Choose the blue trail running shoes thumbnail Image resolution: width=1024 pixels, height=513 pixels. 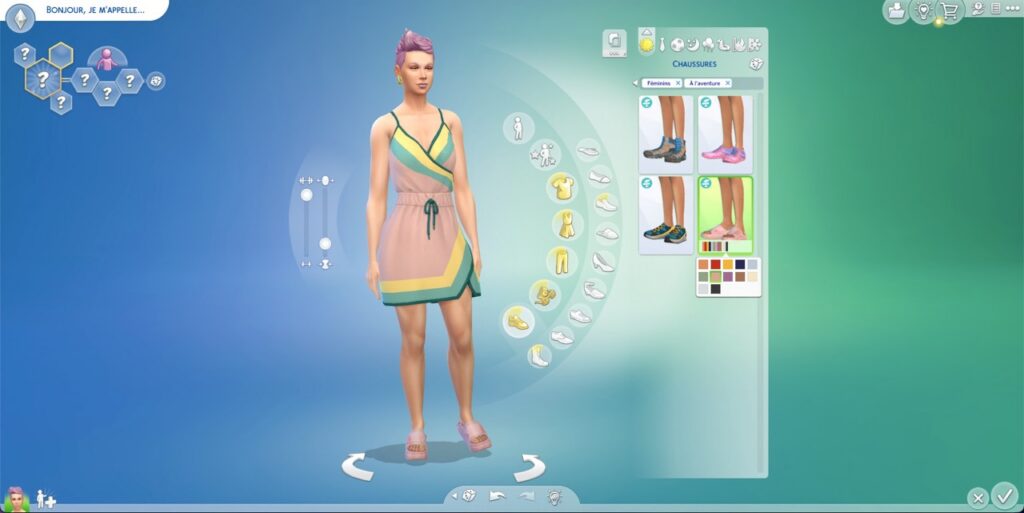665,214
